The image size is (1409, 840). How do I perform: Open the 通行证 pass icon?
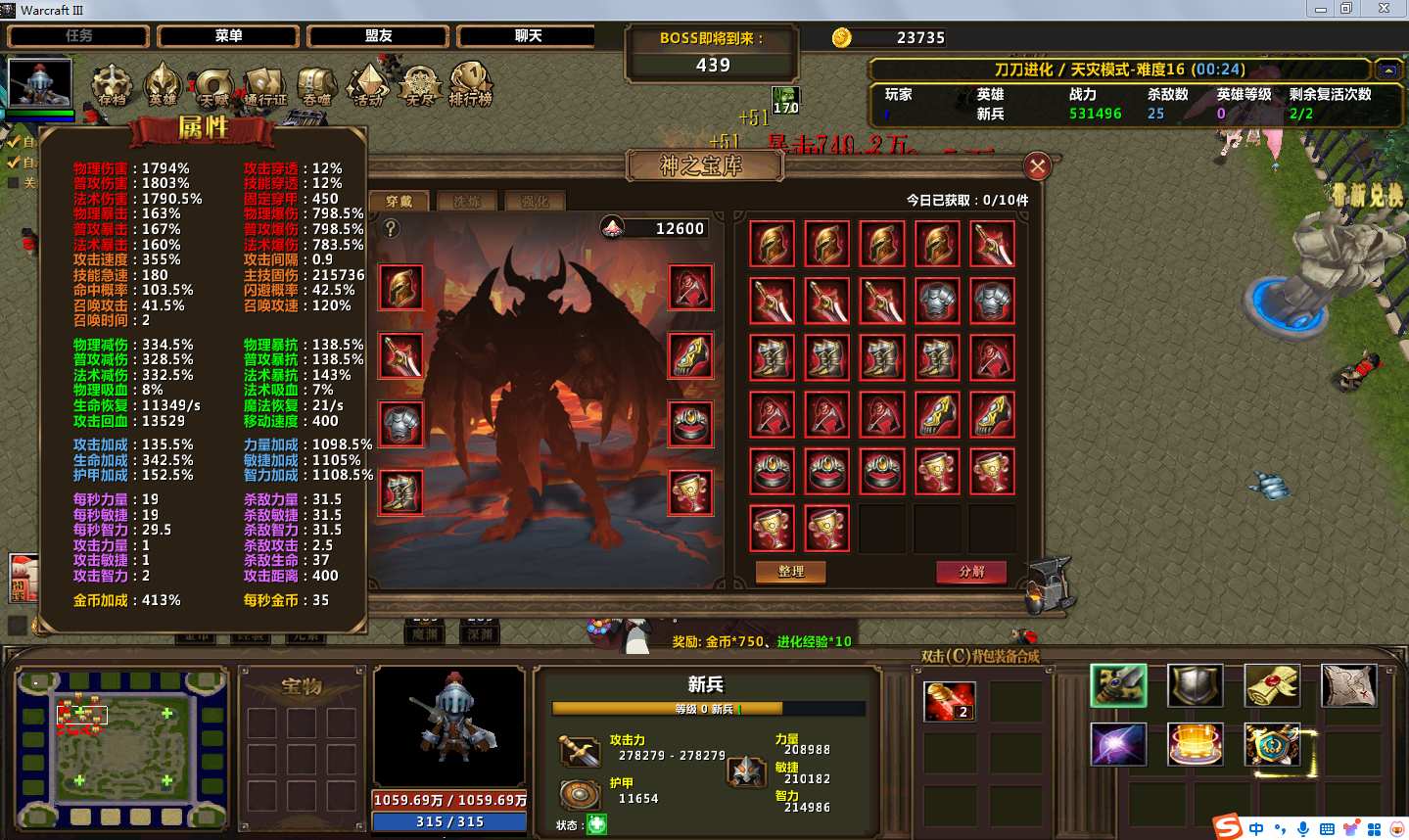265,86
